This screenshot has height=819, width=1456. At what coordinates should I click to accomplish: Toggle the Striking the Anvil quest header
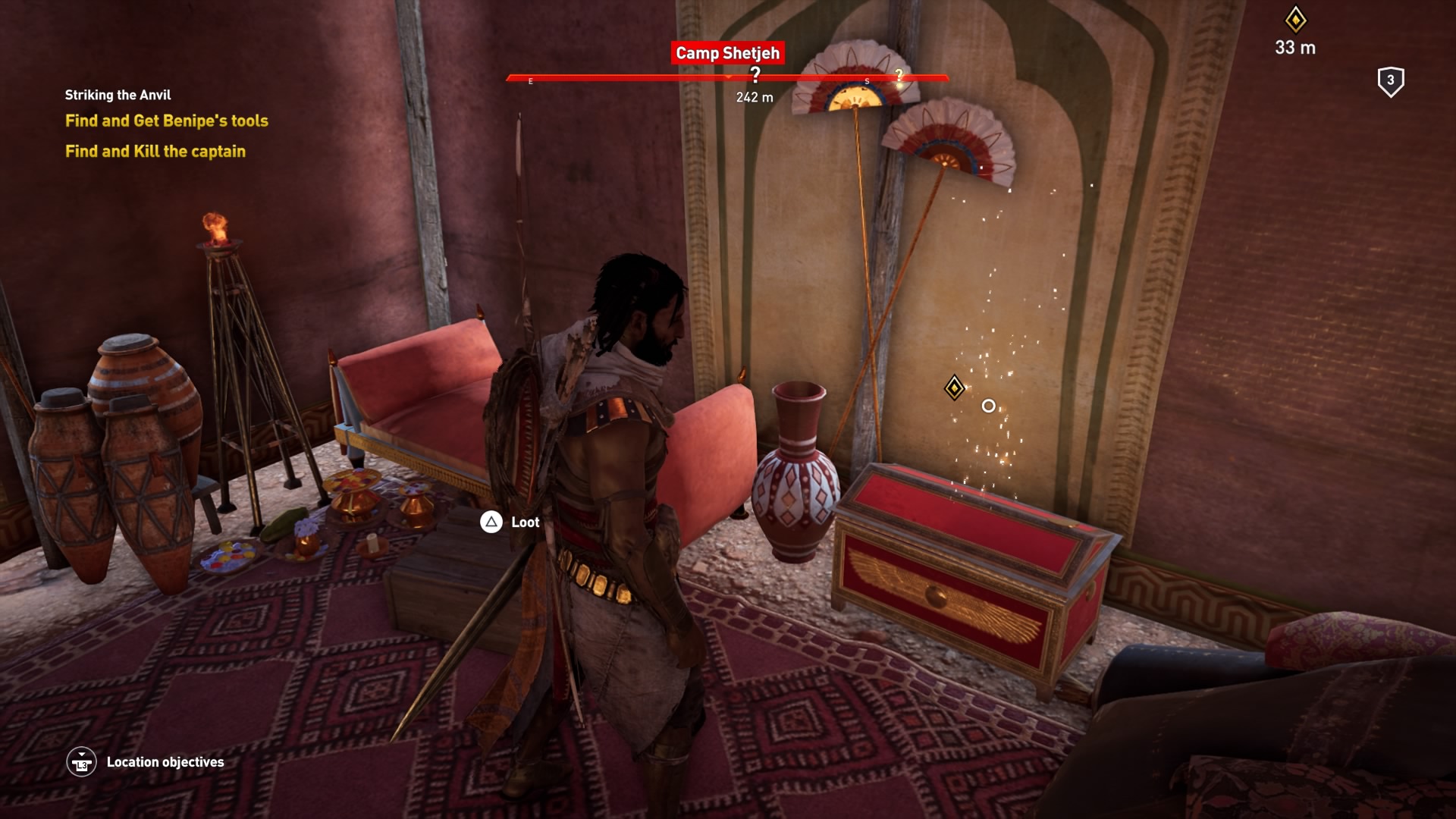pos(118,95)
